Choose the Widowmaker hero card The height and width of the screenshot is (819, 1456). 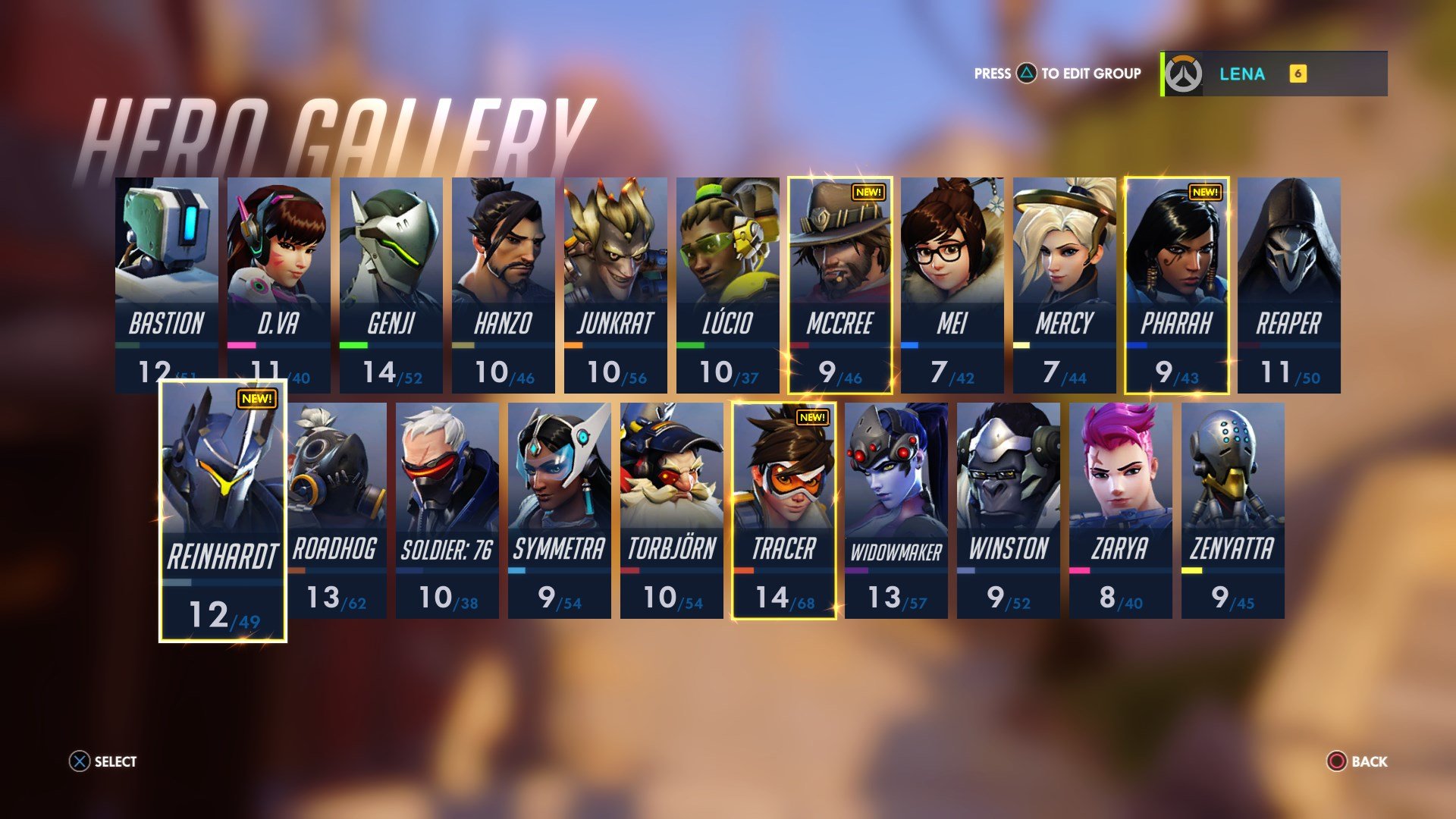coord(896,510)
